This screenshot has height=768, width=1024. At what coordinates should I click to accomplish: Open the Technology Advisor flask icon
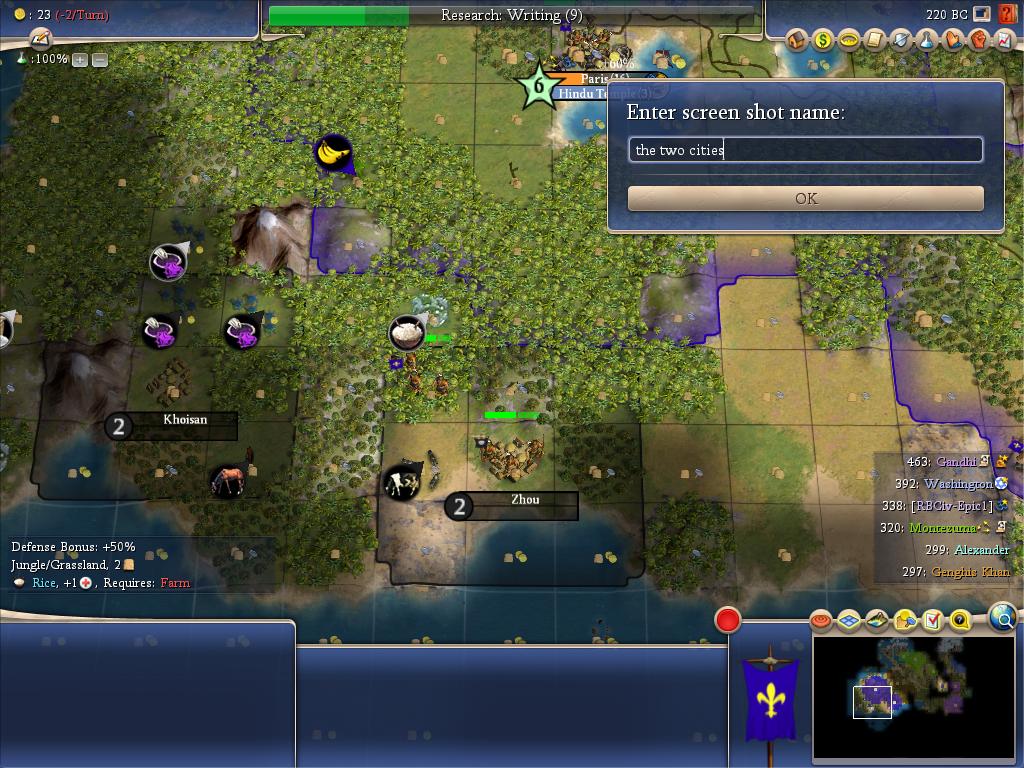click(x=927, y=40)
